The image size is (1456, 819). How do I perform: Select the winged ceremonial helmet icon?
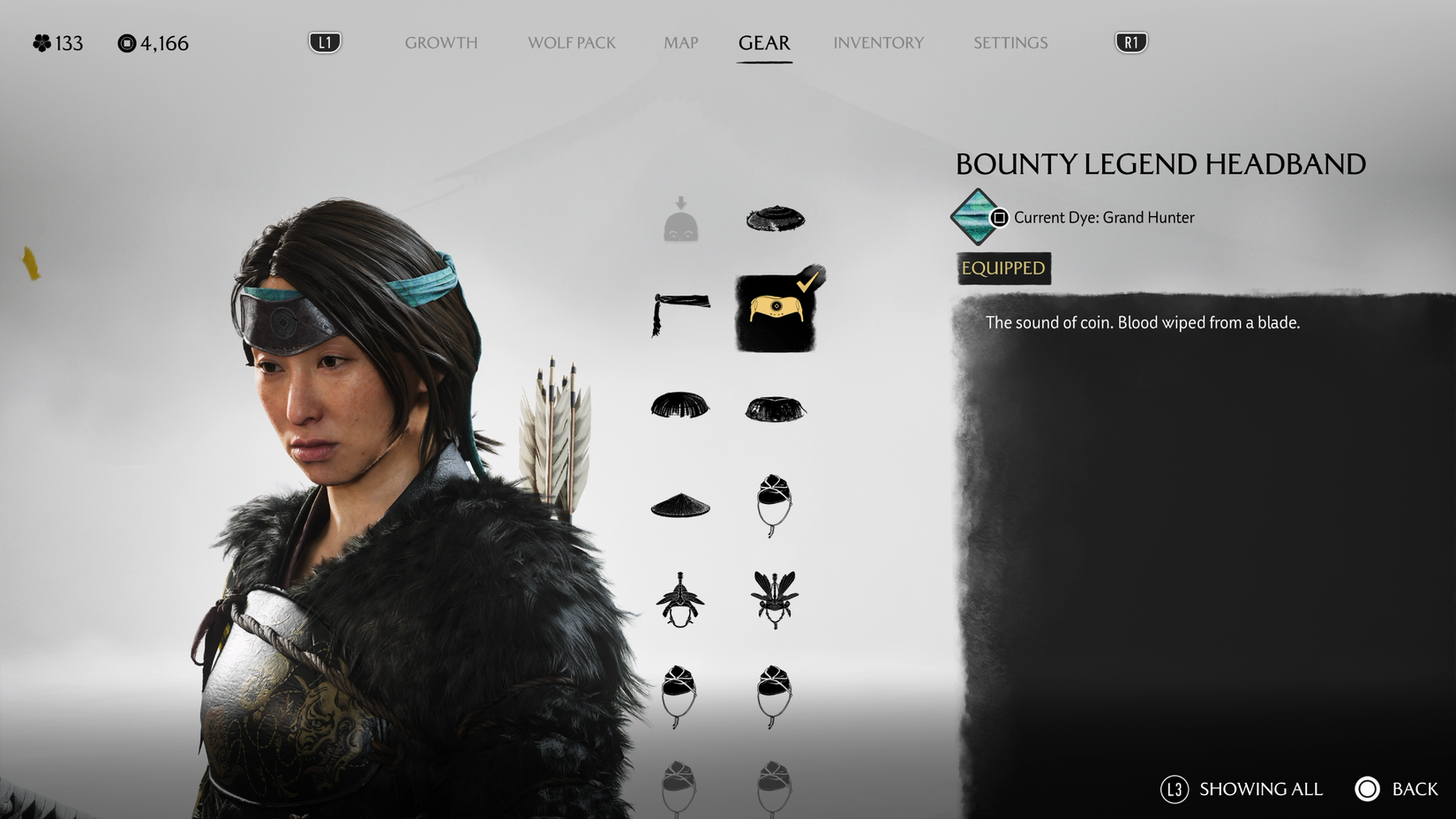click(x=774, y=597)
